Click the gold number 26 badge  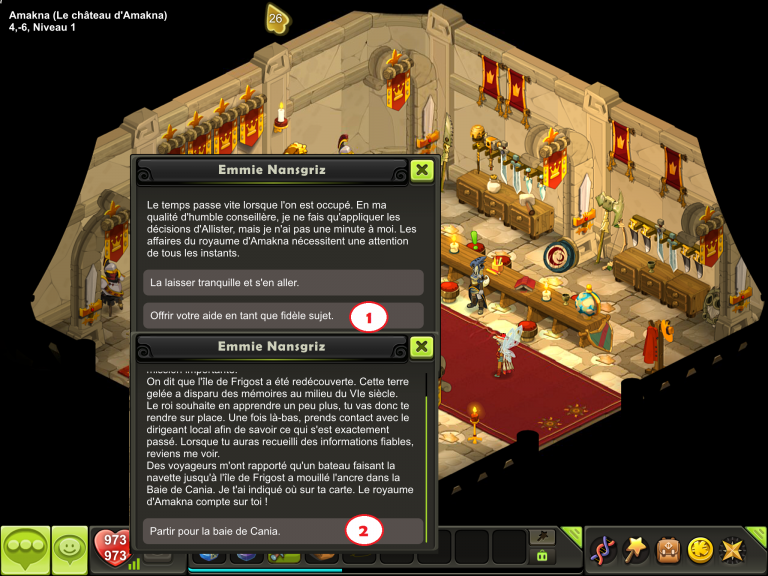pos(277,18)
